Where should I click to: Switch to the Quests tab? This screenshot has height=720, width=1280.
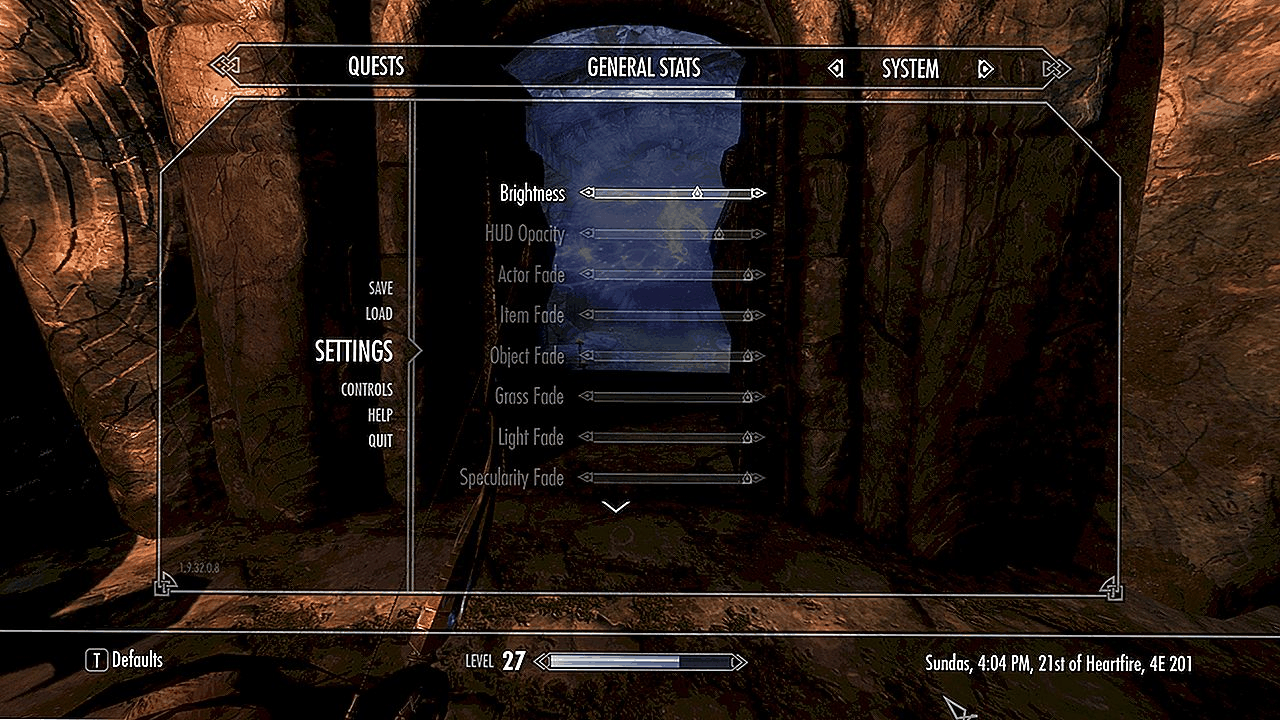pos(376,67)
